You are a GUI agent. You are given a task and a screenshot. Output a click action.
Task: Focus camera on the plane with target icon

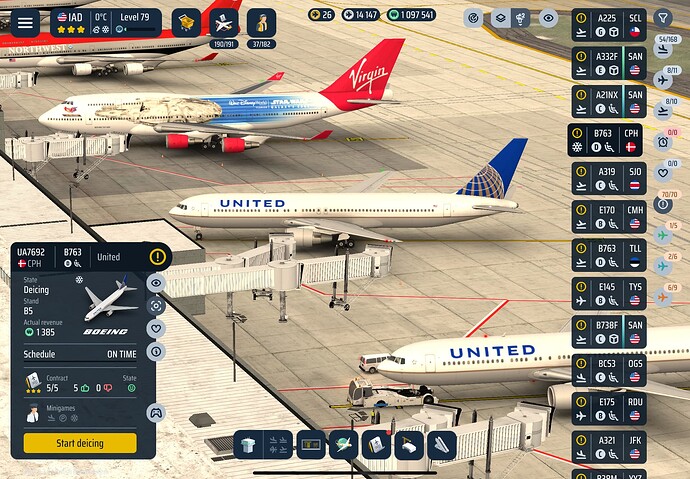click(x=156, y=305)
